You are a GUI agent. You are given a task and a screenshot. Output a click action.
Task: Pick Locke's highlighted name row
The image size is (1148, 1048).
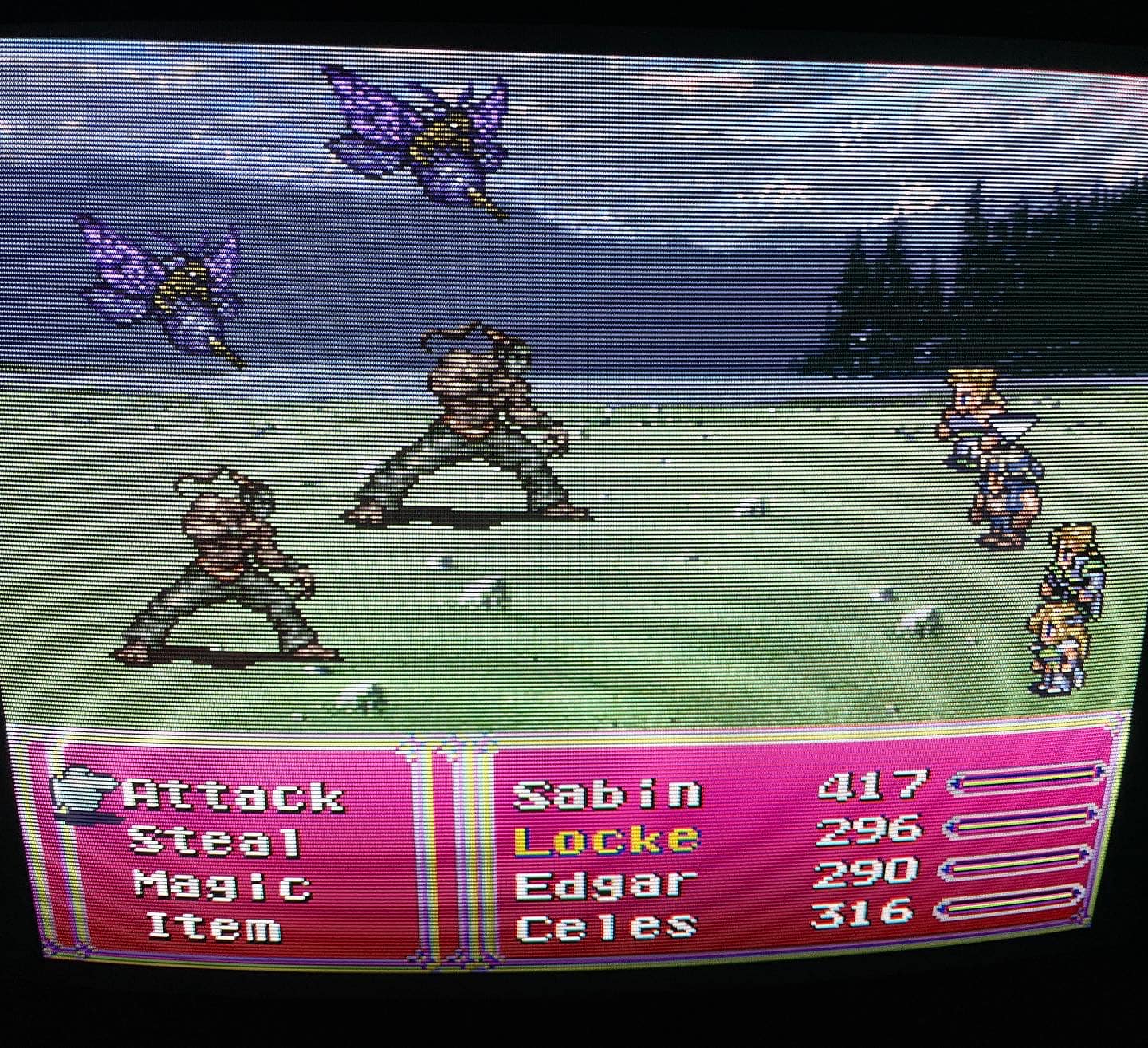click(606, 839)
